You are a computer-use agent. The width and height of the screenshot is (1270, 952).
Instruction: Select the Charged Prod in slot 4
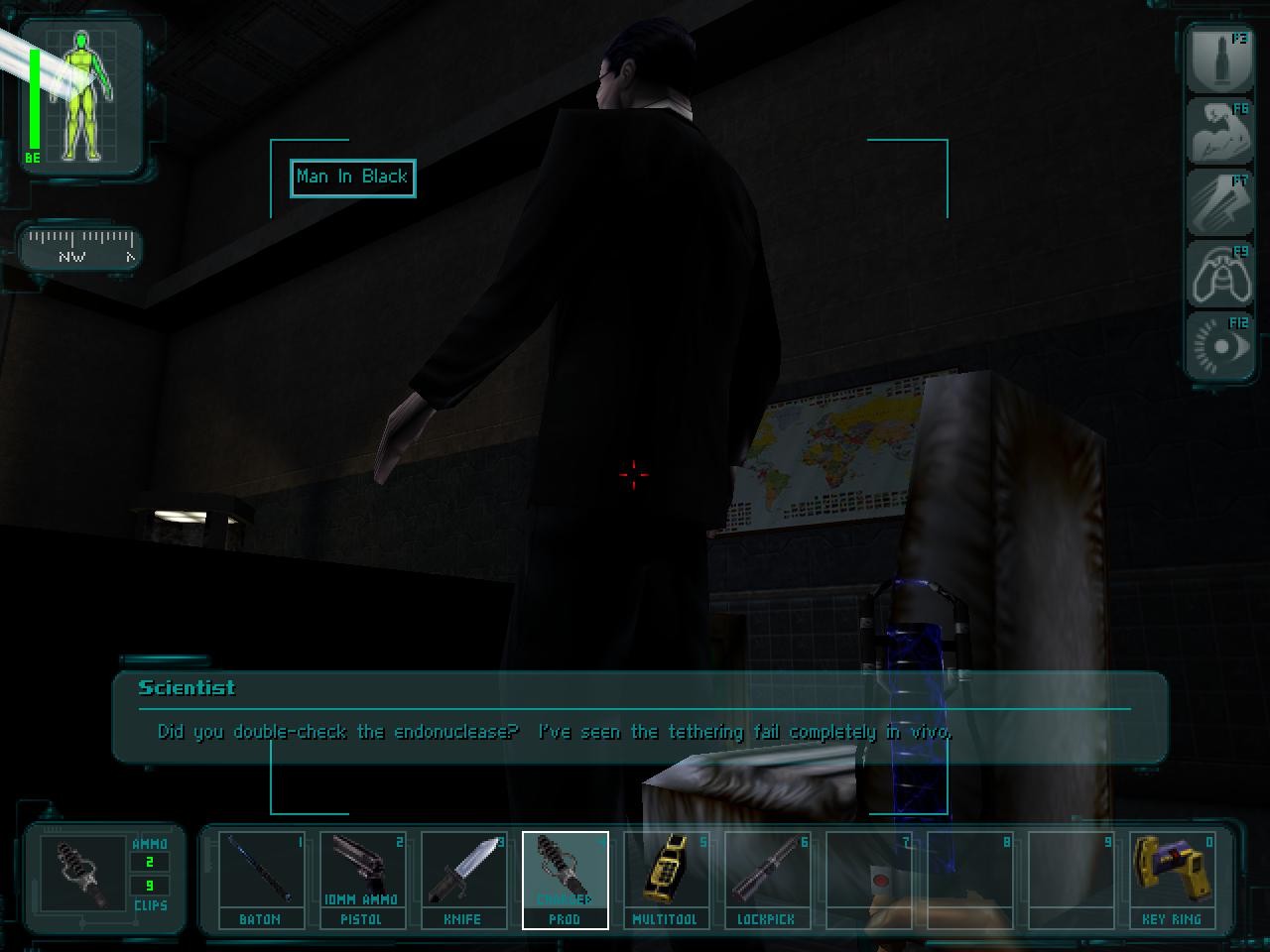pos(566,878)
